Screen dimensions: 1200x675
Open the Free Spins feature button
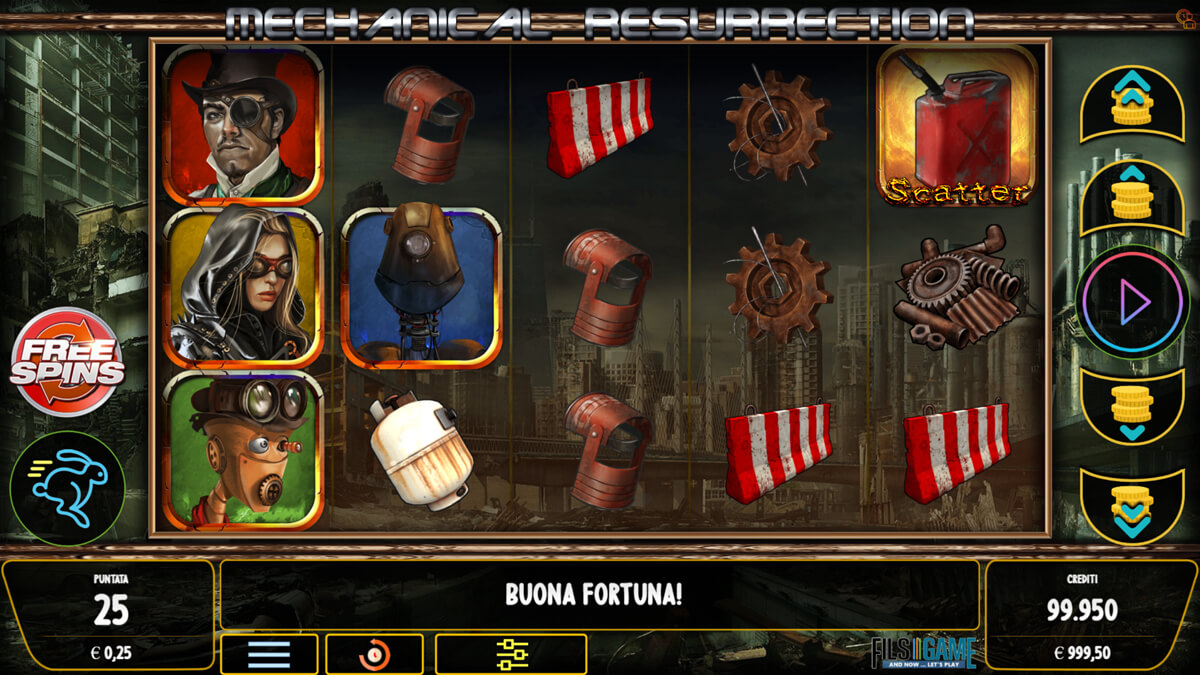pos(67,362)
